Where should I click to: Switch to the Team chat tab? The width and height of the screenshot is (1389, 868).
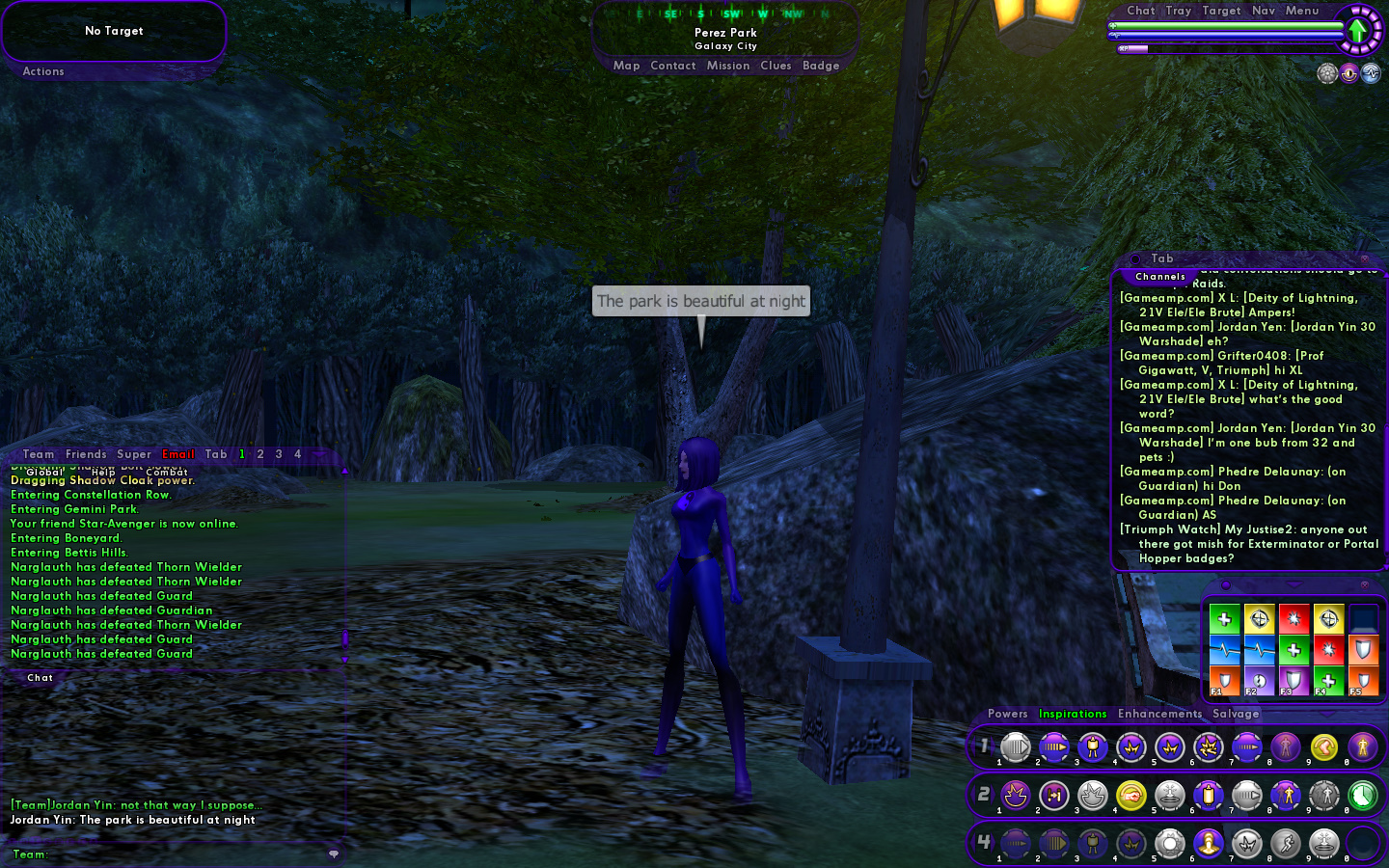39,454
